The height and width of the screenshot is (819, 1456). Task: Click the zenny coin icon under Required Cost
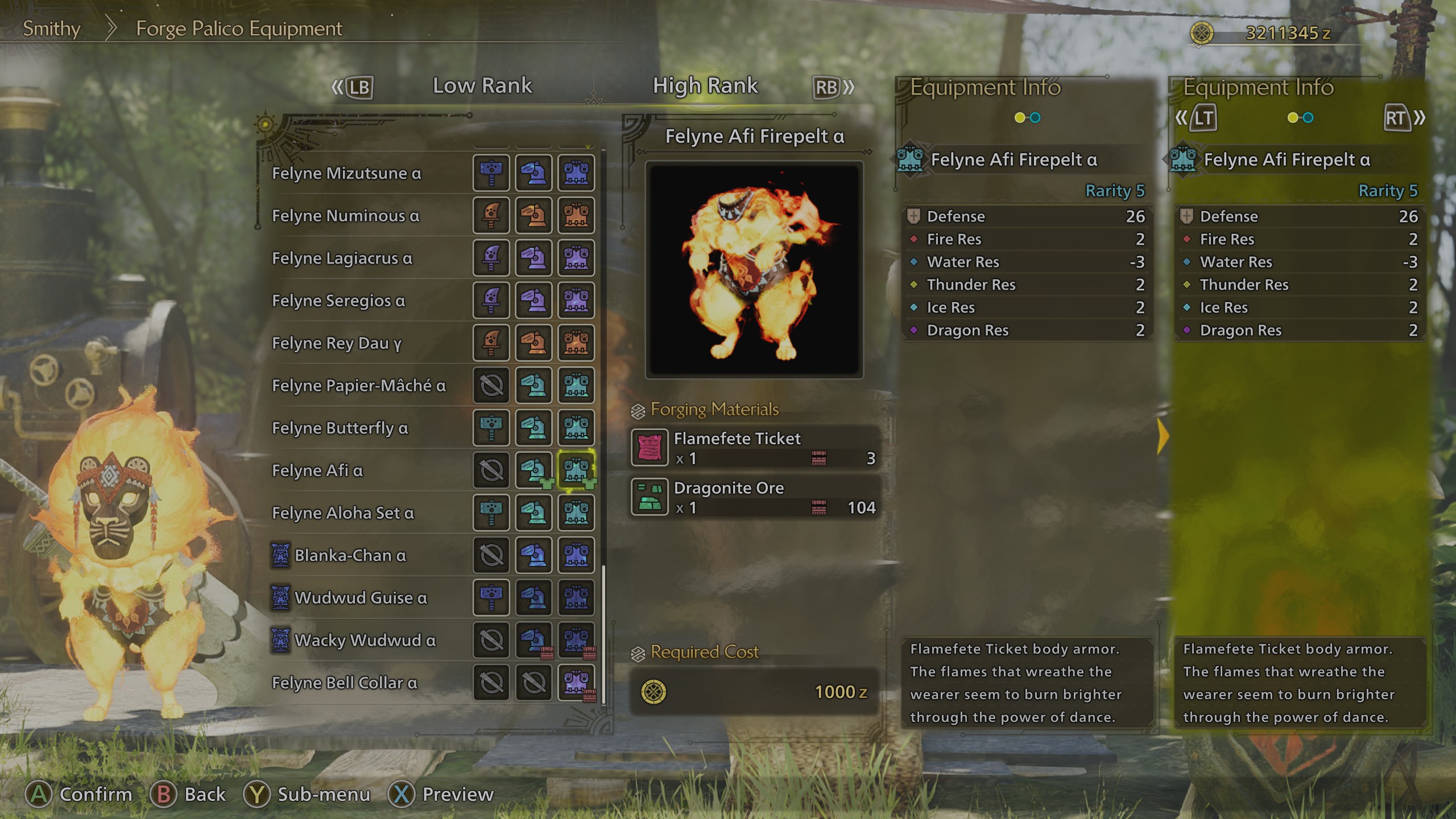tap(654, 693)
